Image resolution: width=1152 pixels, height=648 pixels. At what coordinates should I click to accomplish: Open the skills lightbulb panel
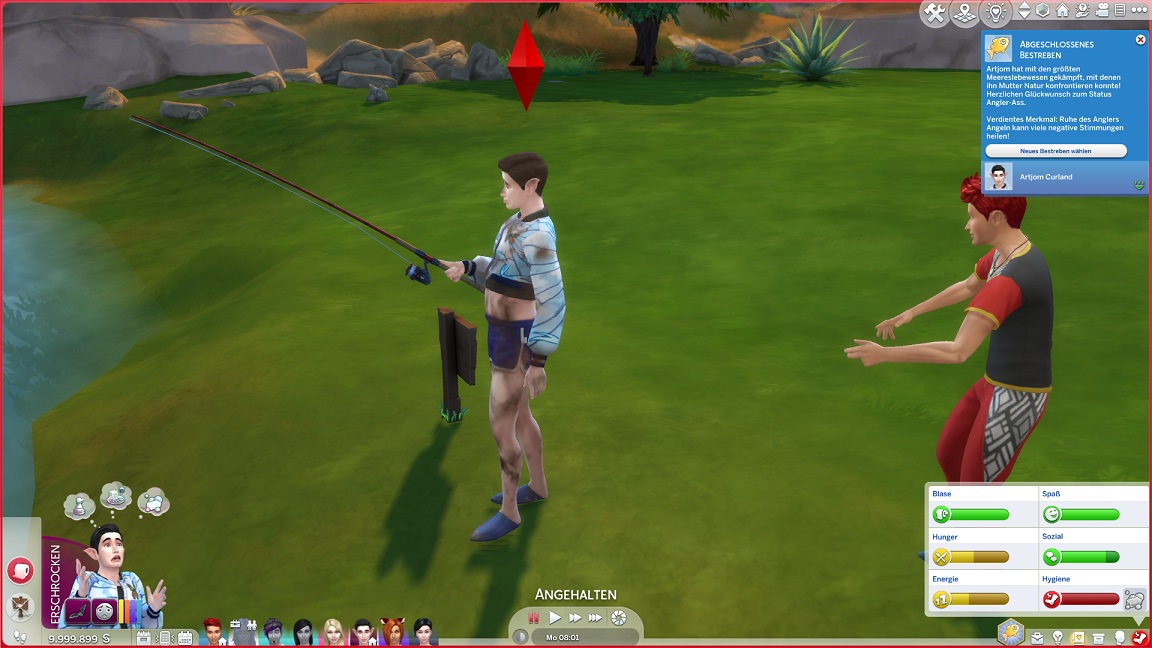click(x=1058, y=637)
